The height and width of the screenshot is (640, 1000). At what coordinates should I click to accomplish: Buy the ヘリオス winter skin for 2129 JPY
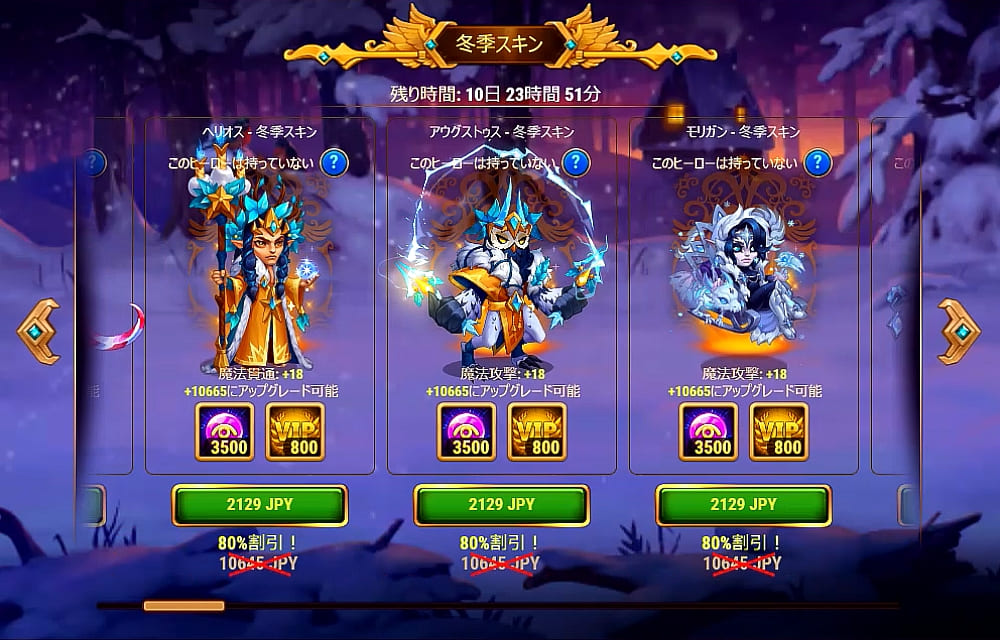coord(260,505)
